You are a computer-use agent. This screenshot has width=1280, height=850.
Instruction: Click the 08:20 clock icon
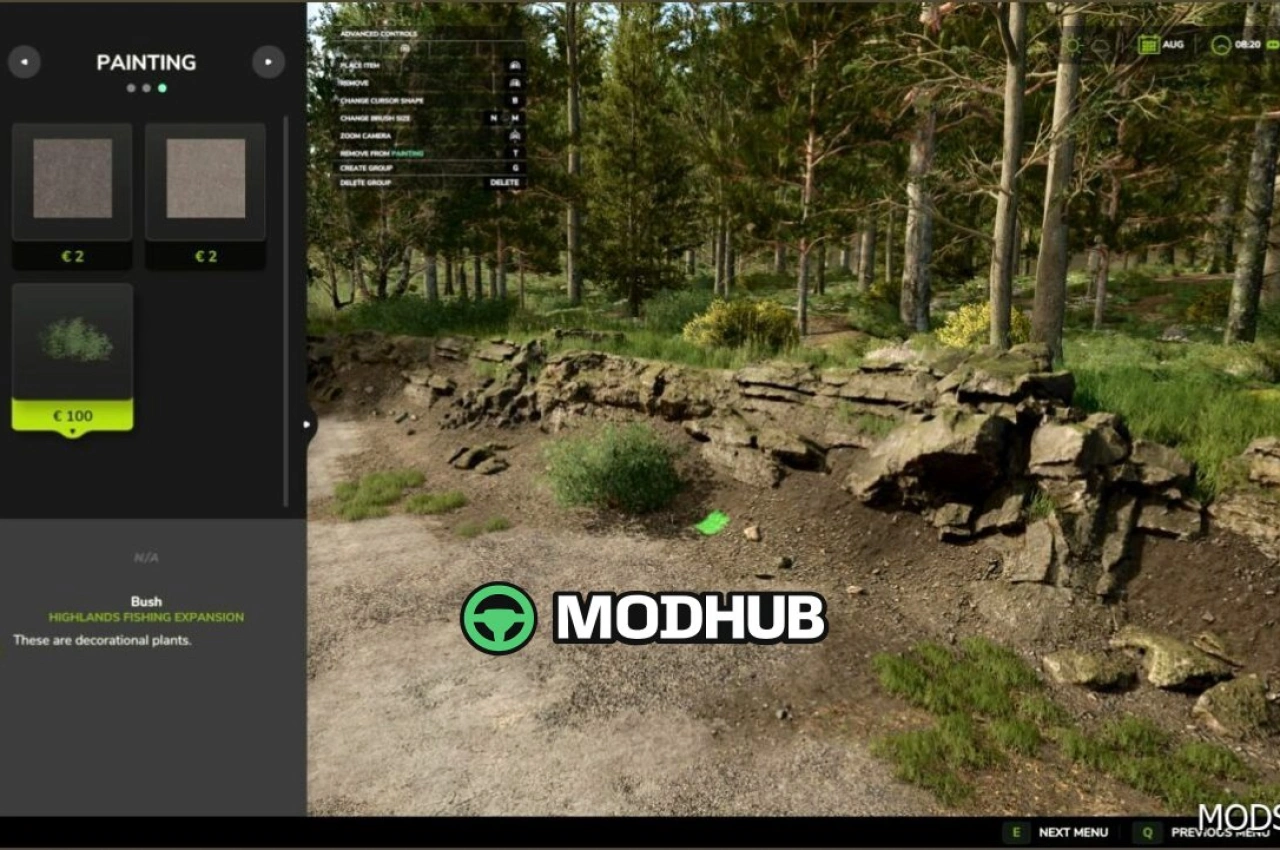1220,44
